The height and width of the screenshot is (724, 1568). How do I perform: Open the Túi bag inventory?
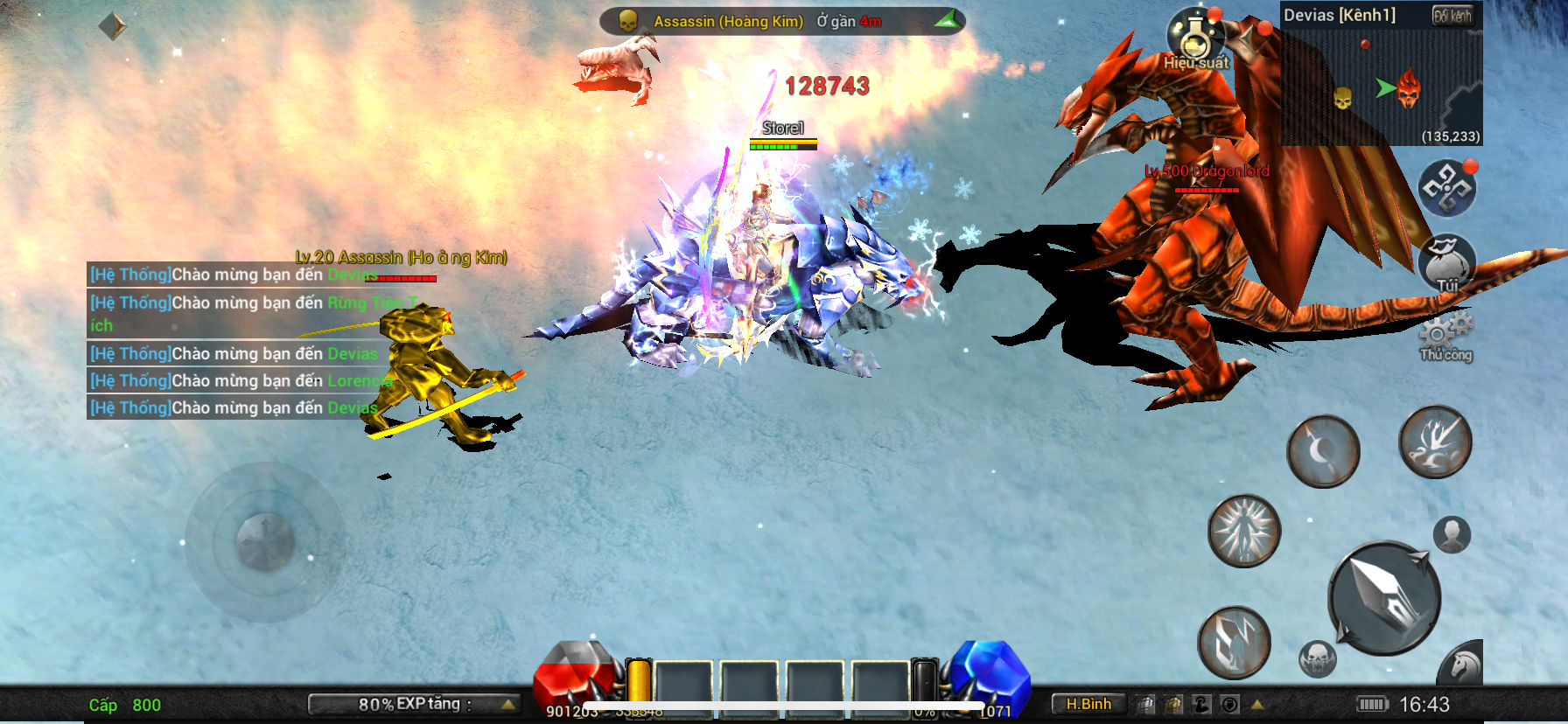click(1446, 262)
